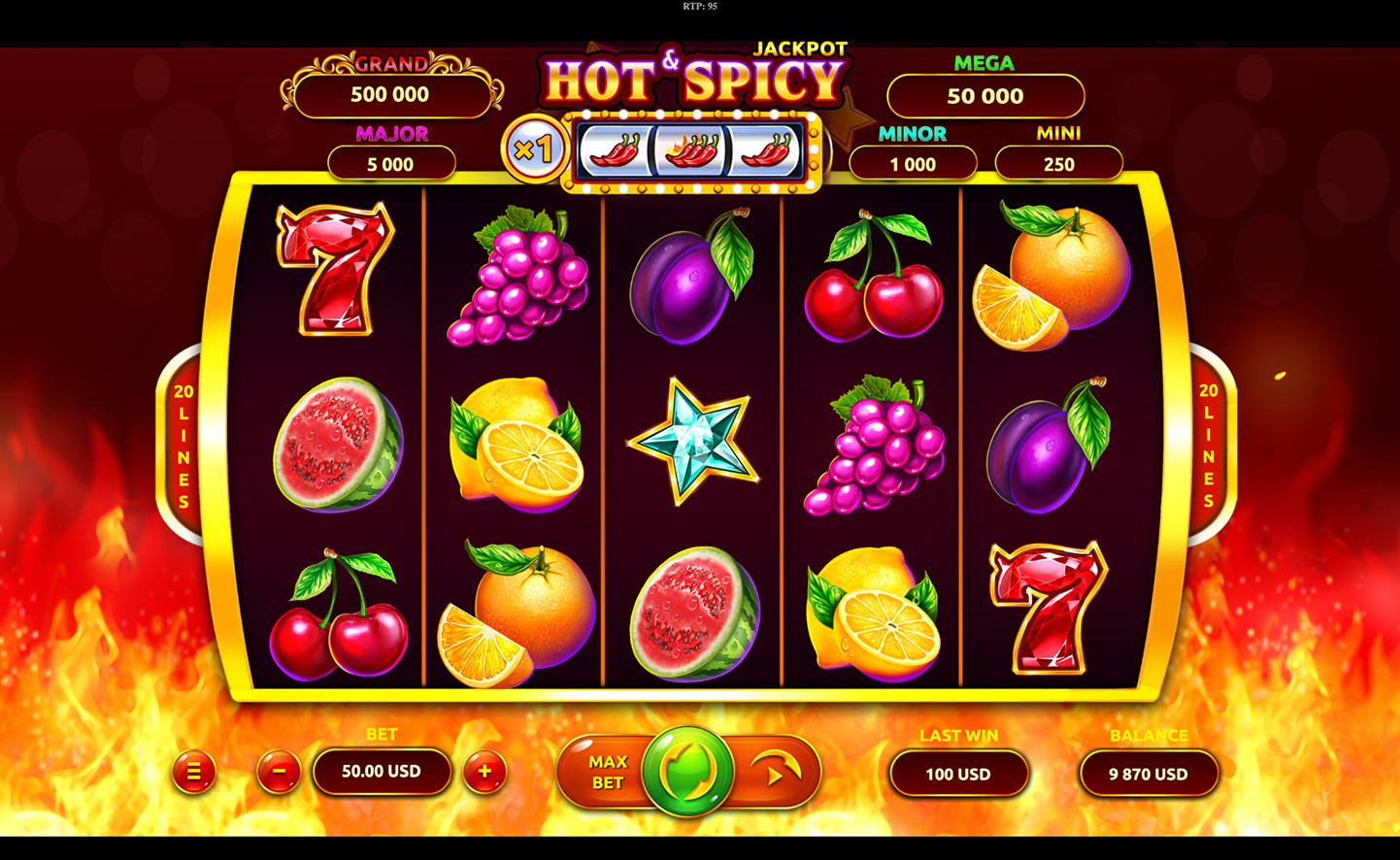Open the BET amount selector
Image resolution: width=1400 pixels, height=860 pixels.
[382, 773]
